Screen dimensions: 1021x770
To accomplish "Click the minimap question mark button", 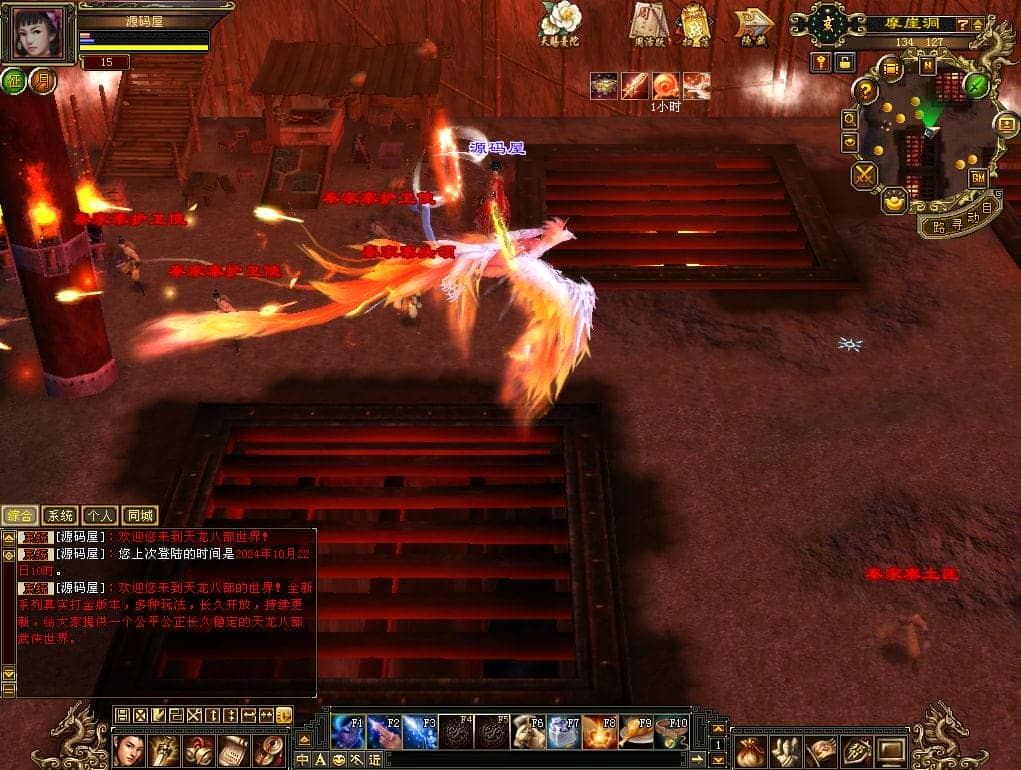I will [866, 90].
